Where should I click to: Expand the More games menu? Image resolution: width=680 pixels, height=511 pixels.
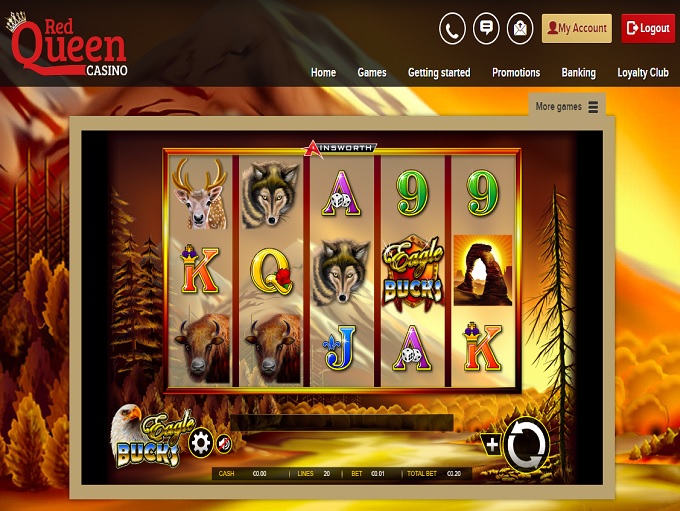[x=567, y=107]
